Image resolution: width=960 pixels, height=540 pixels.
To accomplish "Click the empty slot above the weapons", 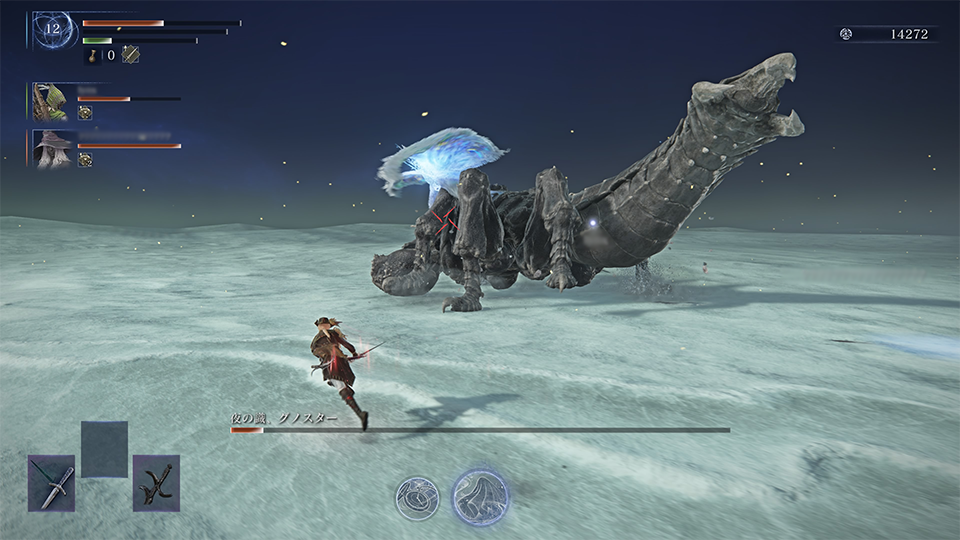I will pos(104,449).
